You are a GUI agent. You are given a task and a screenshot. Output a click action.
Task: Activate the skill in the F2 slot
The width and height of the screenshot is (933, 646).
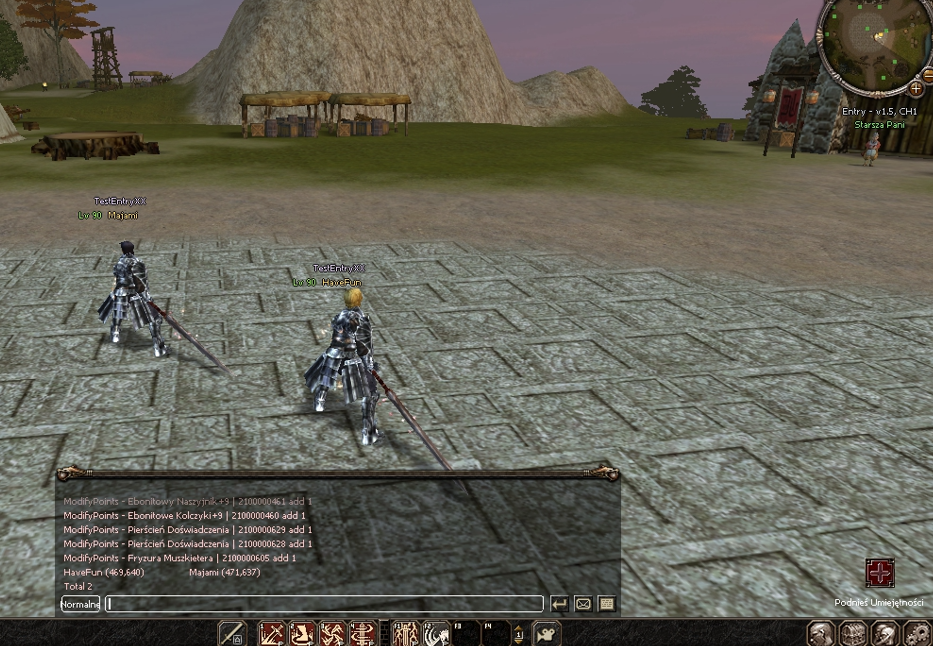(436, 633)
